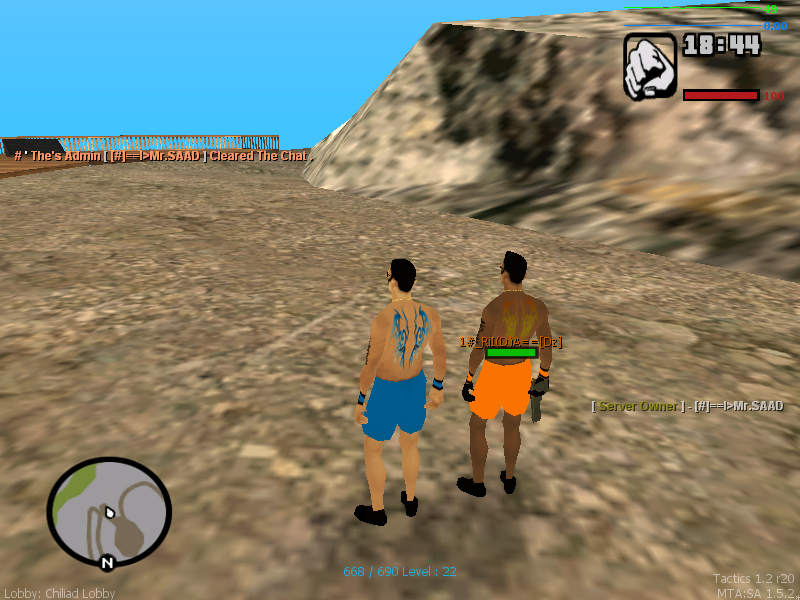Select the white player arrow on the radar
800x600 pixels.
[110, 514]
